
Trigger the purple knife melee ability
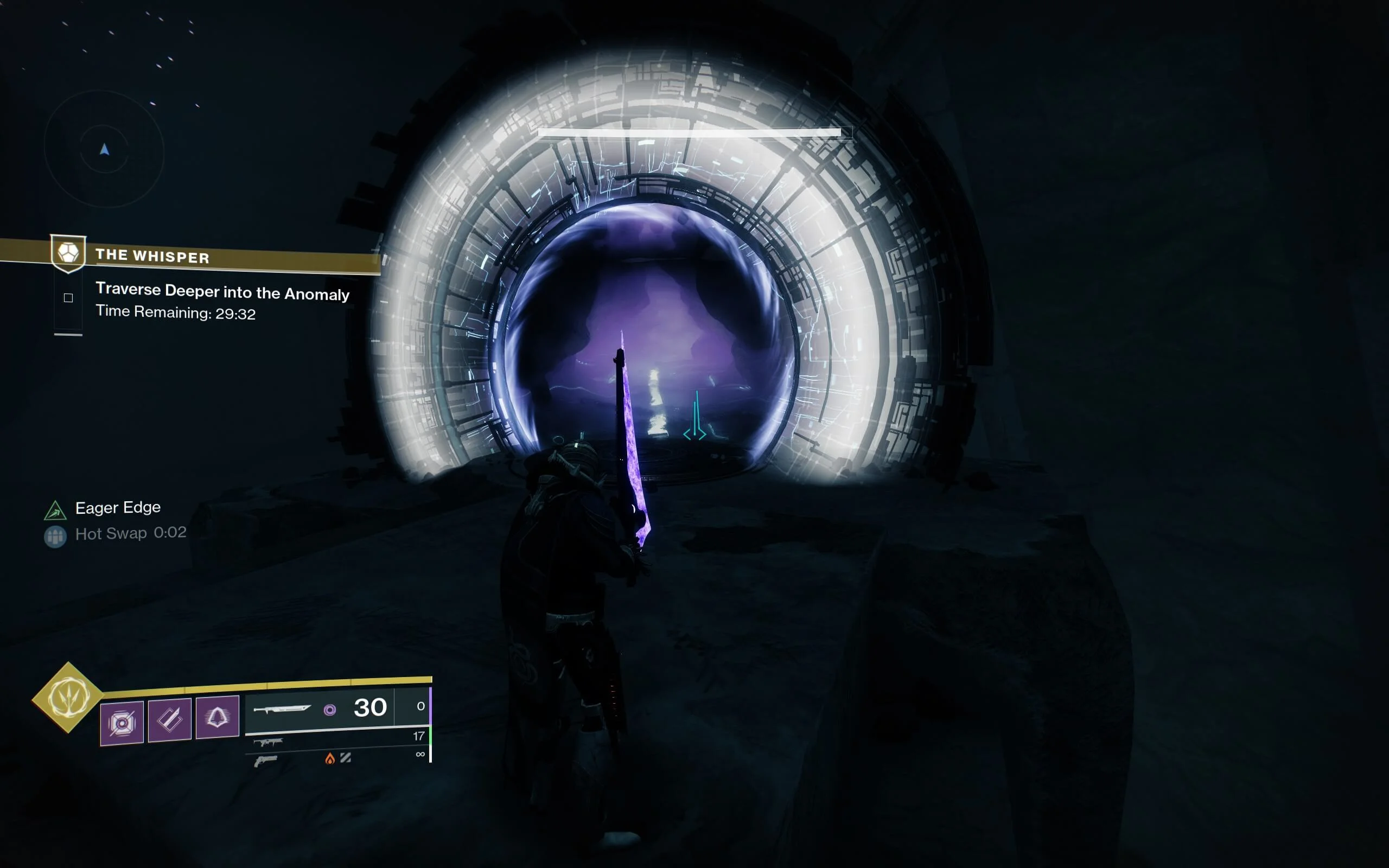point(169,719)
